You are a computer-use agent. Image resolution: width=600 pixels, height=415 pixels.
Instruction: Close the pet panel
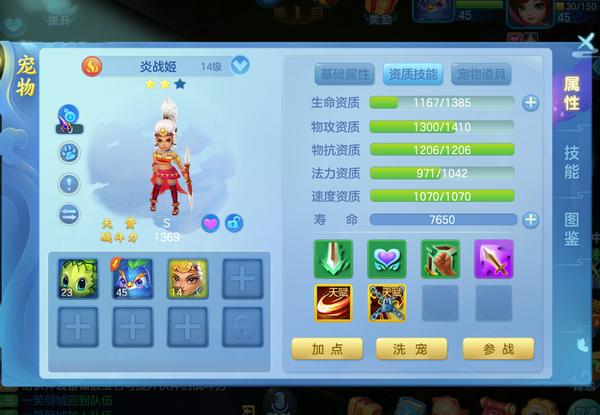point(586,41)
